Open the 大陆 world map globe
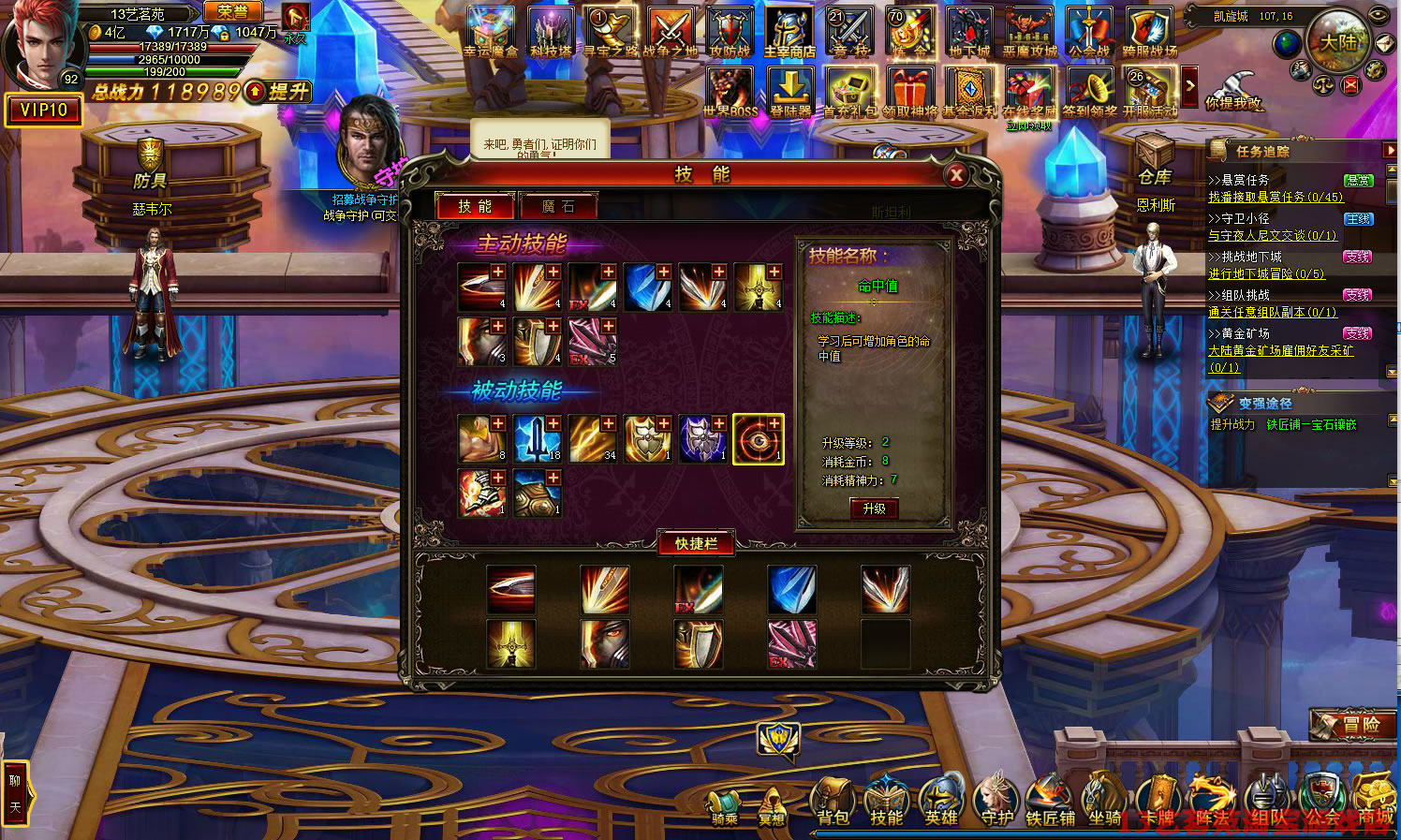 click(1338, 41)
